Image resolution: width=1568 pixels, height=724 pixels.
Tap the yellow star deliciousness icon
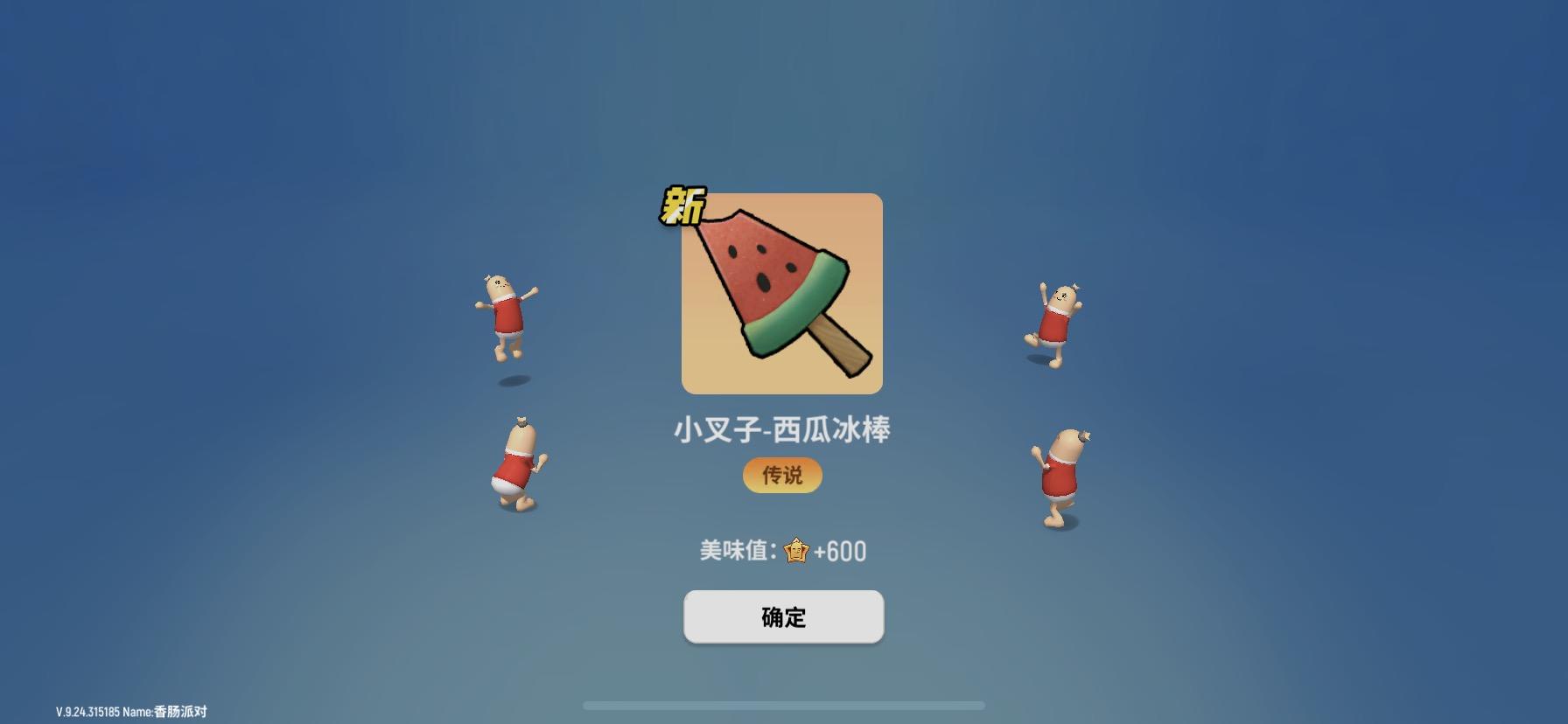pyautogui.click(x=794, y=551)
